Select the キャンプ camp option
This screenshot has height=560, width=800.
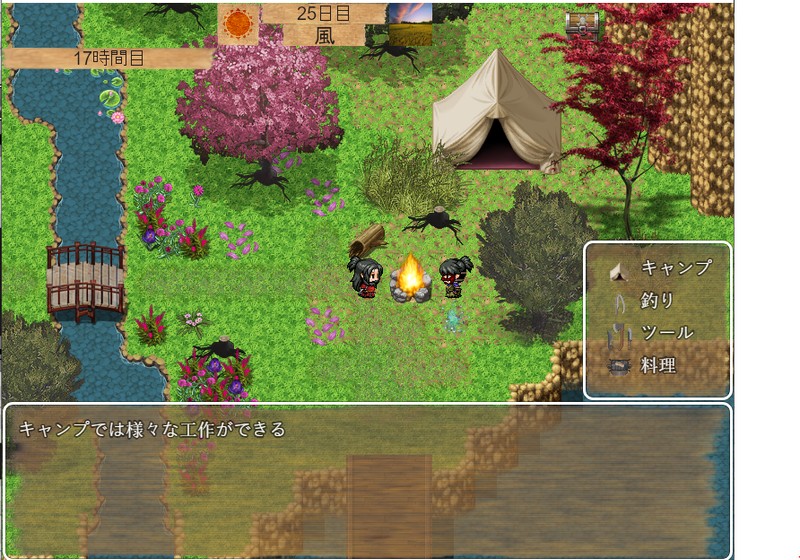point(658,268)
